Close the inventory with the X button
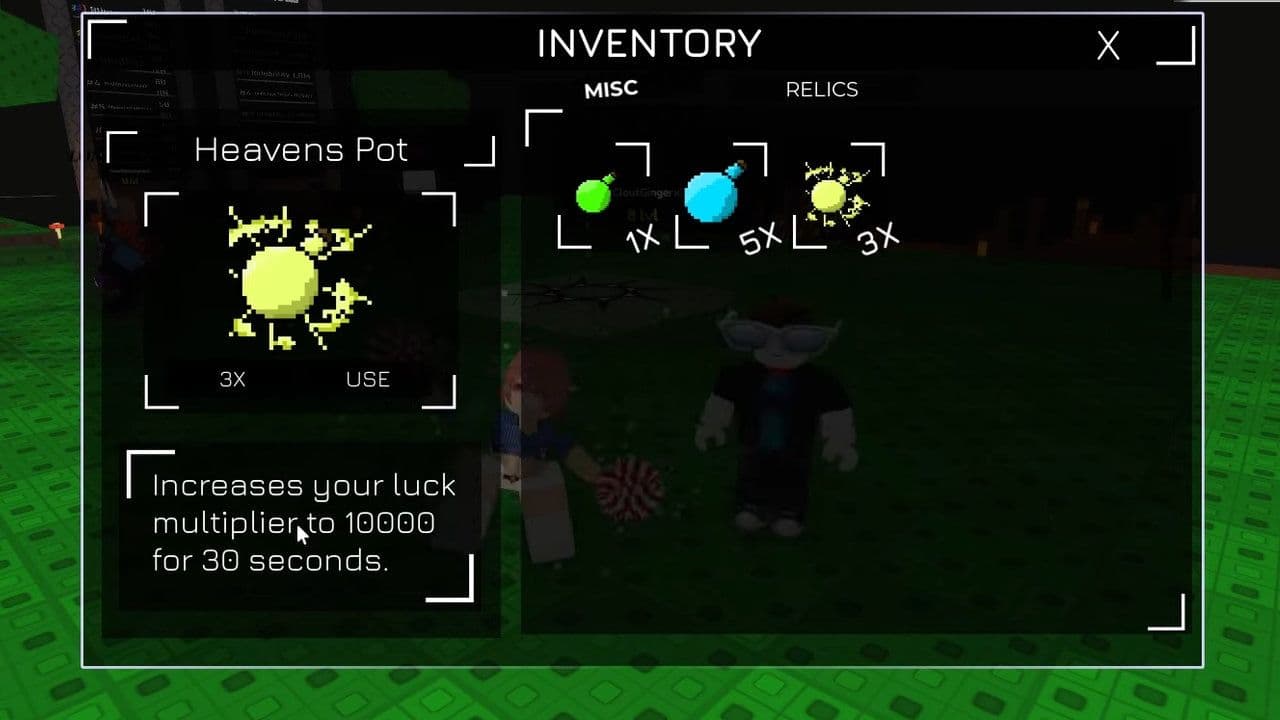This screenshot has height=720, width=1280. [1107, 46]
